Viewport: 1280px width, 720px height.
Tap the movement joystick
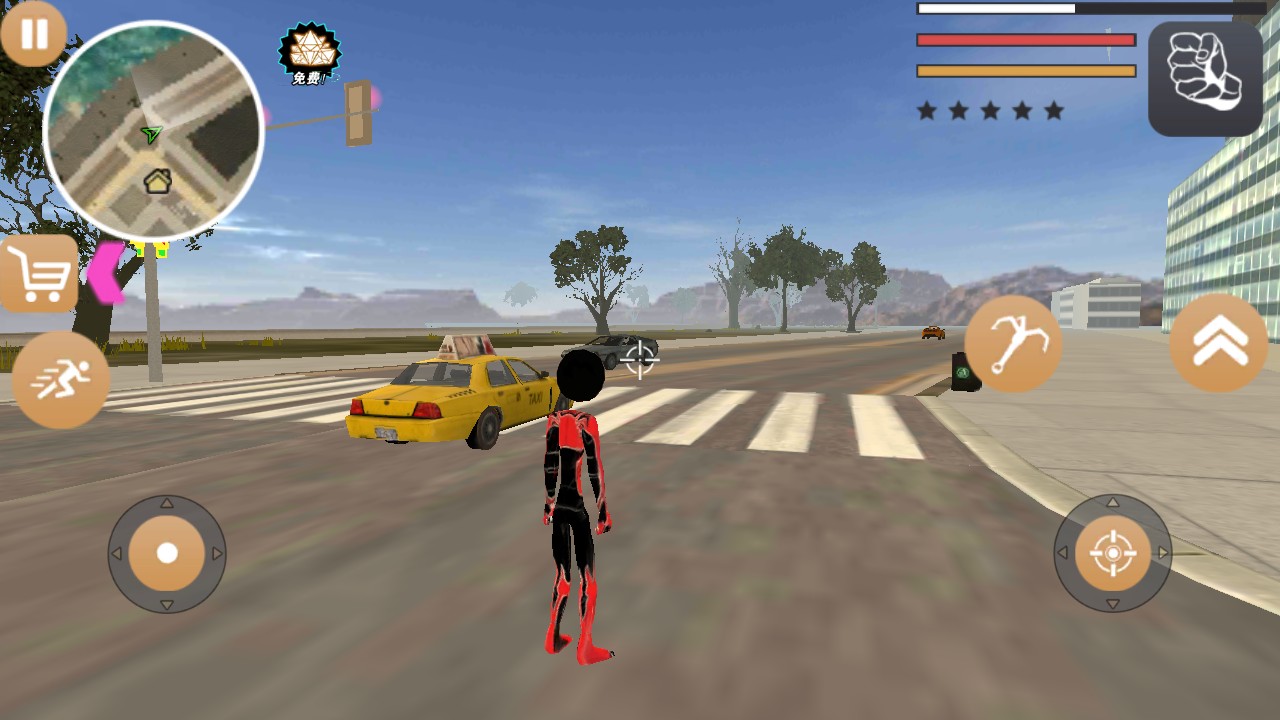tap(167, 553)
